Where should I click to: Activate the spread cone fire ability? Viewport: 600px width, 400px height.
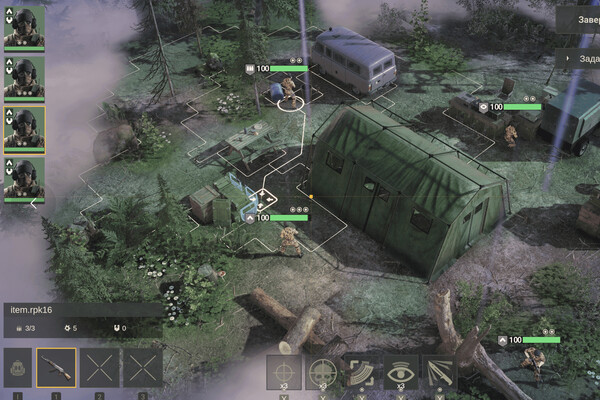pos(438,371)
